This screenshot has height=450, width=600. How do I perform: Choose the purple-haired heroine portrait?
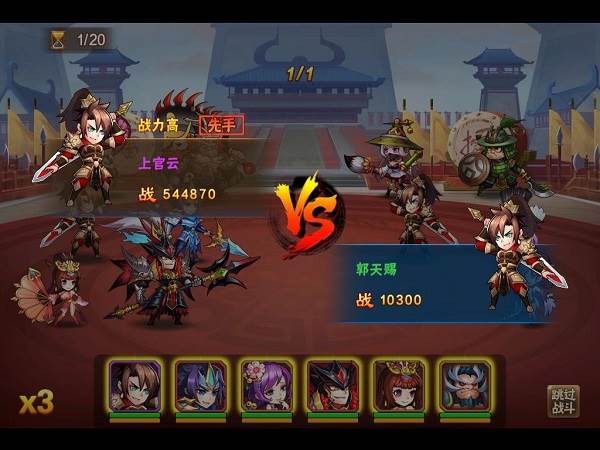point(267,385)
